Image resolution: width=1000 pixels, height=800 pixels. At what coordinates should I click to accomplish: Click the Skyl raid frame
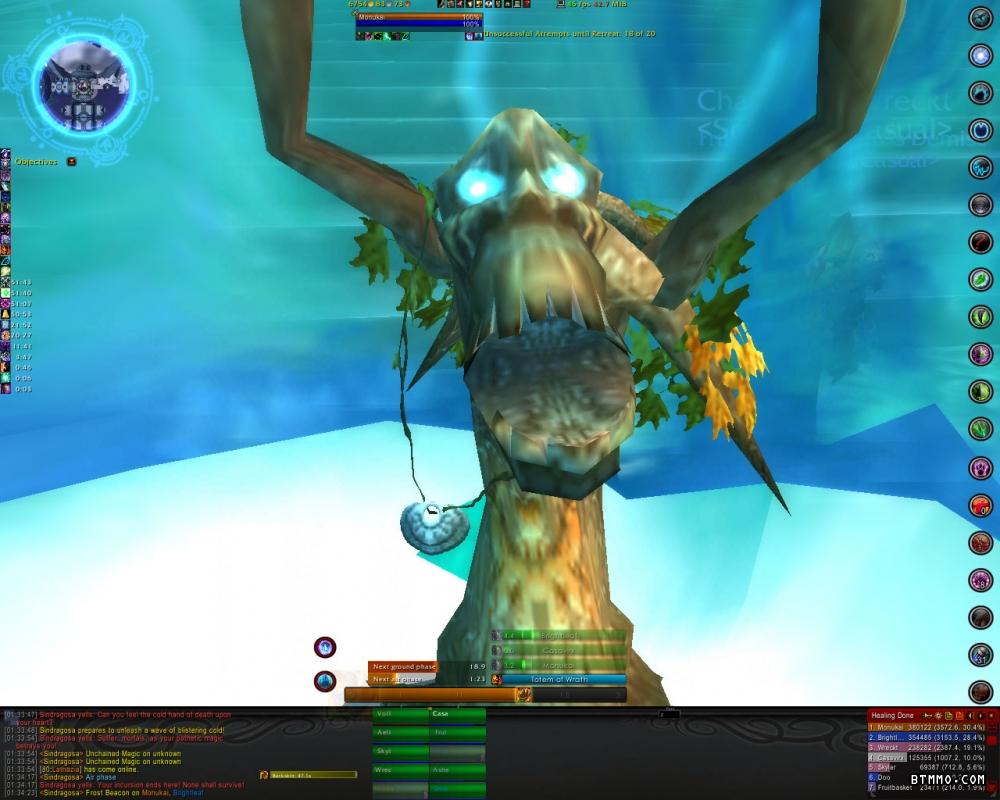pyautogui.click(x=400, y=752)
